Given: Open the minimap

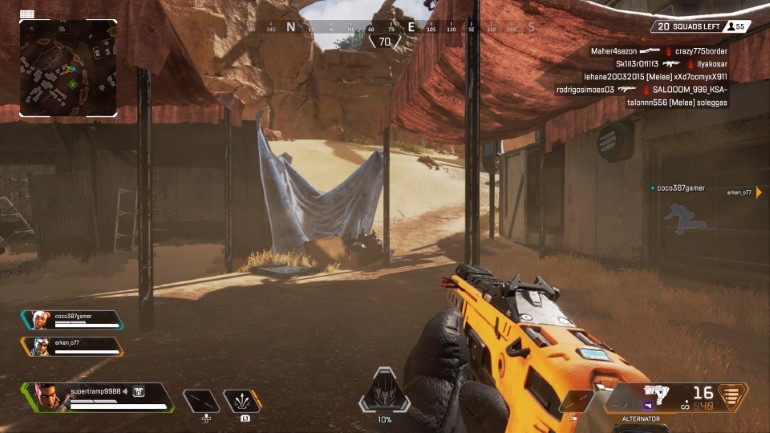Looking at the screenshot, I should [68, 67].
